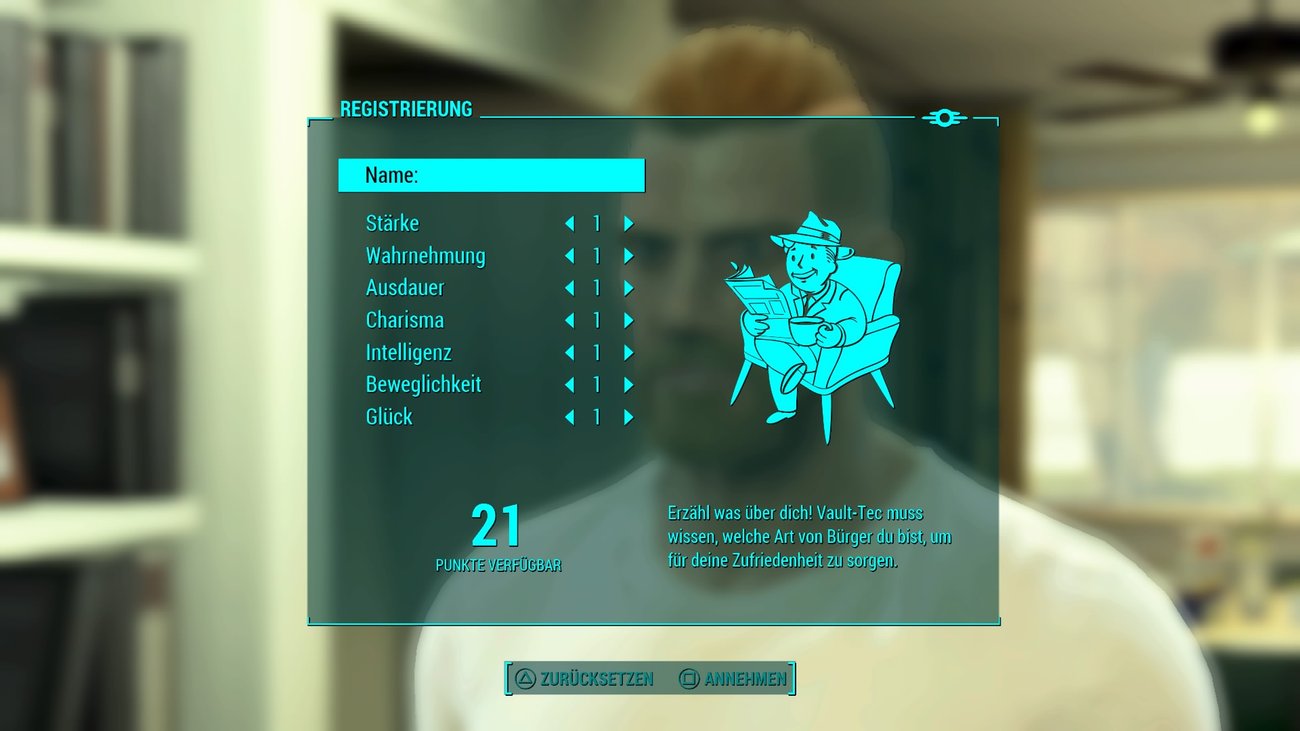Select the Wahrnehmung stat row
Screen dimensions: 1300x731
pos(425,255)
